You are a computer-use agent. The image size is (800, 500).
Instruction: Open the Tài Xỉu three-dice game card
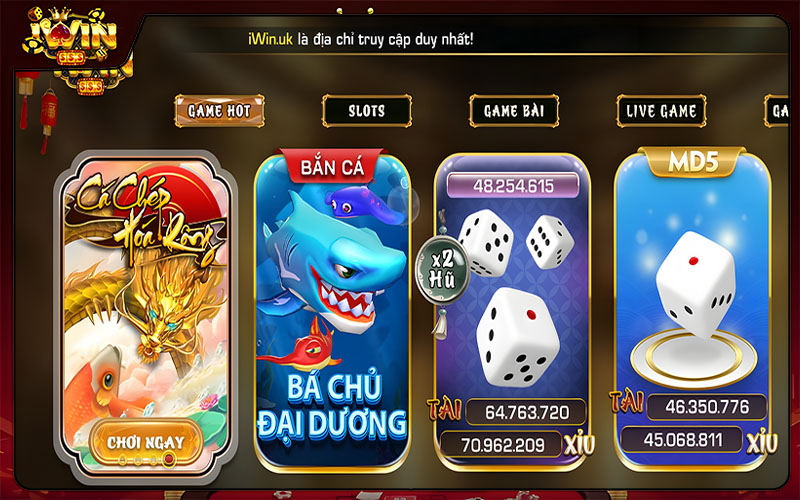[x=512, y=300]
